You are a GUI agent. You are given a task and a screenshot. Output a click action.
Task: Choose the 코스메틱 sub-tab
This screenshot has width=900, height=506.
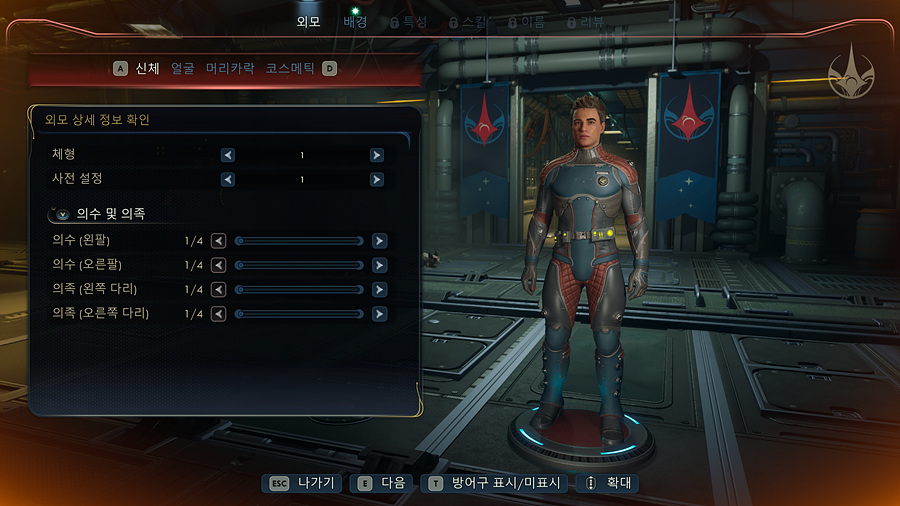coord(290,69)
